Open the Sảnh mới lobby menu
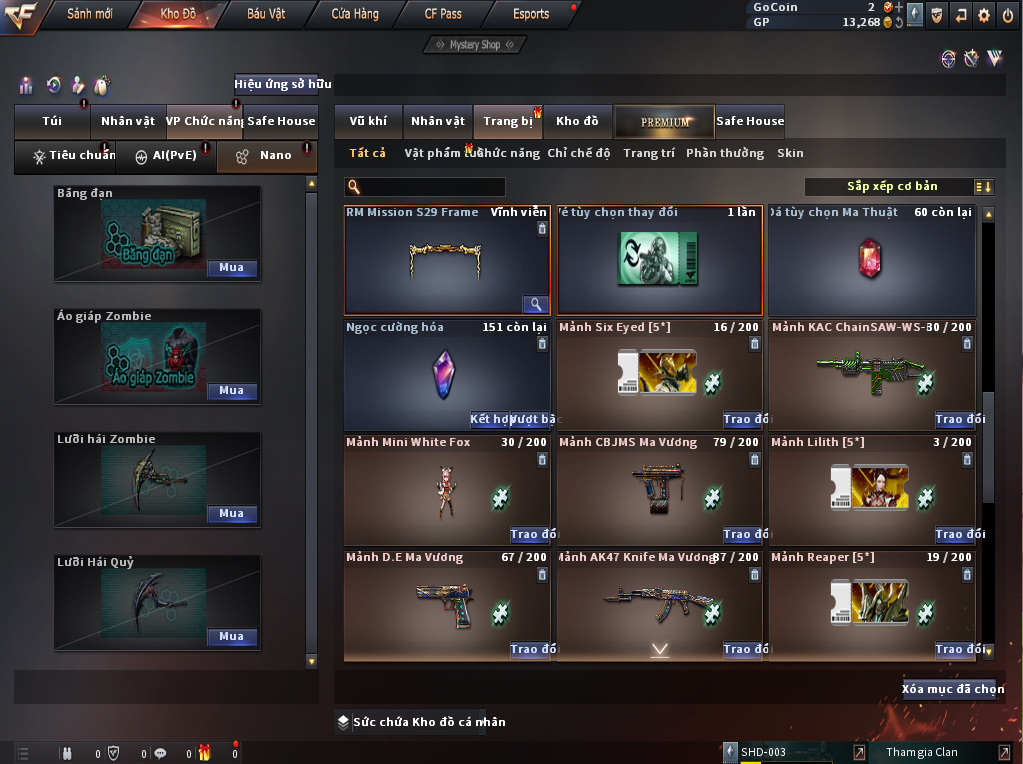Screen dimensions: 1023x764 [x=89, y=14]
